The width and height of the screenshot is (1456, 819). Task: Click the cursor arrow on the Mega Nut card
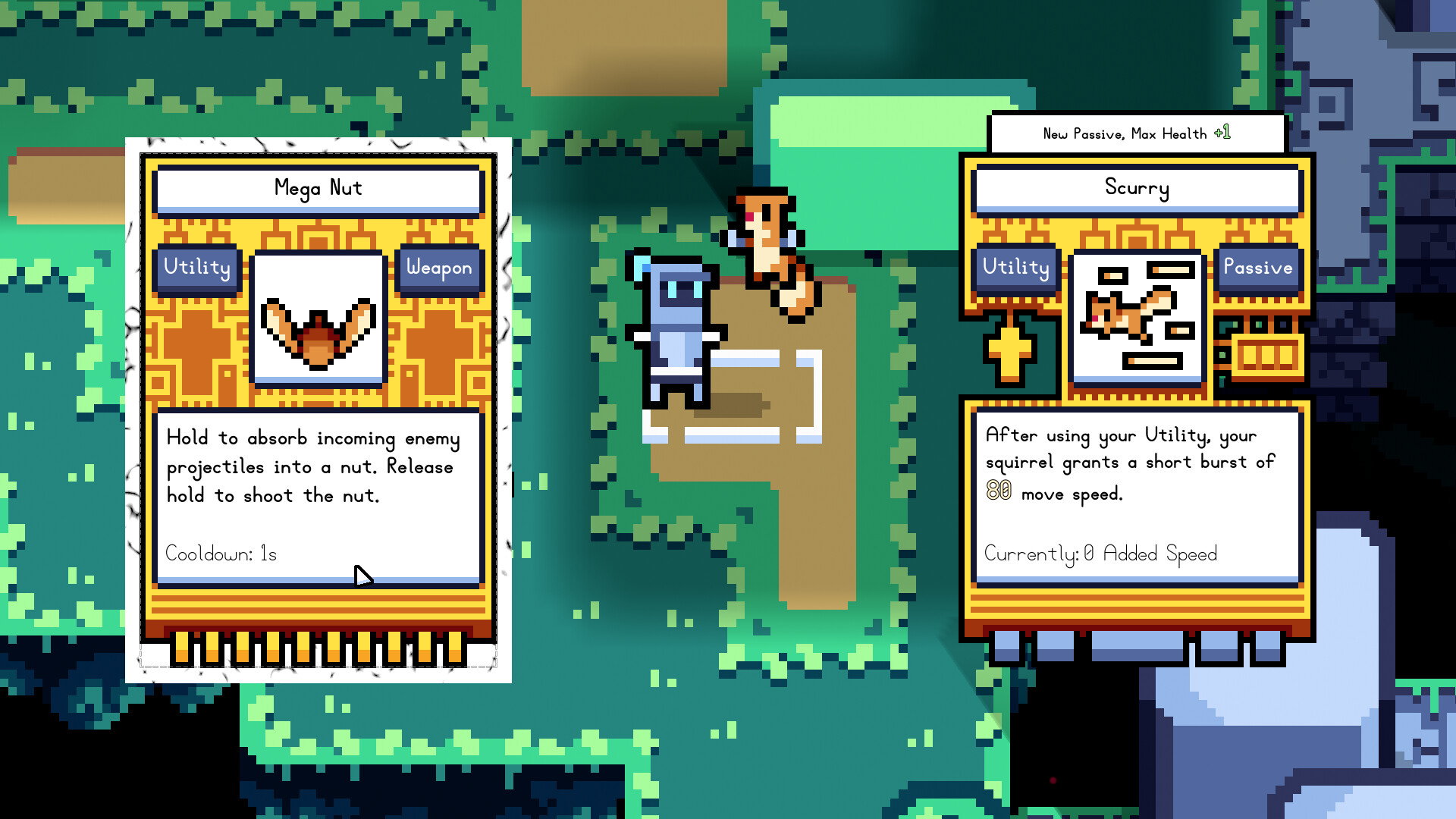tap(364, 578)
